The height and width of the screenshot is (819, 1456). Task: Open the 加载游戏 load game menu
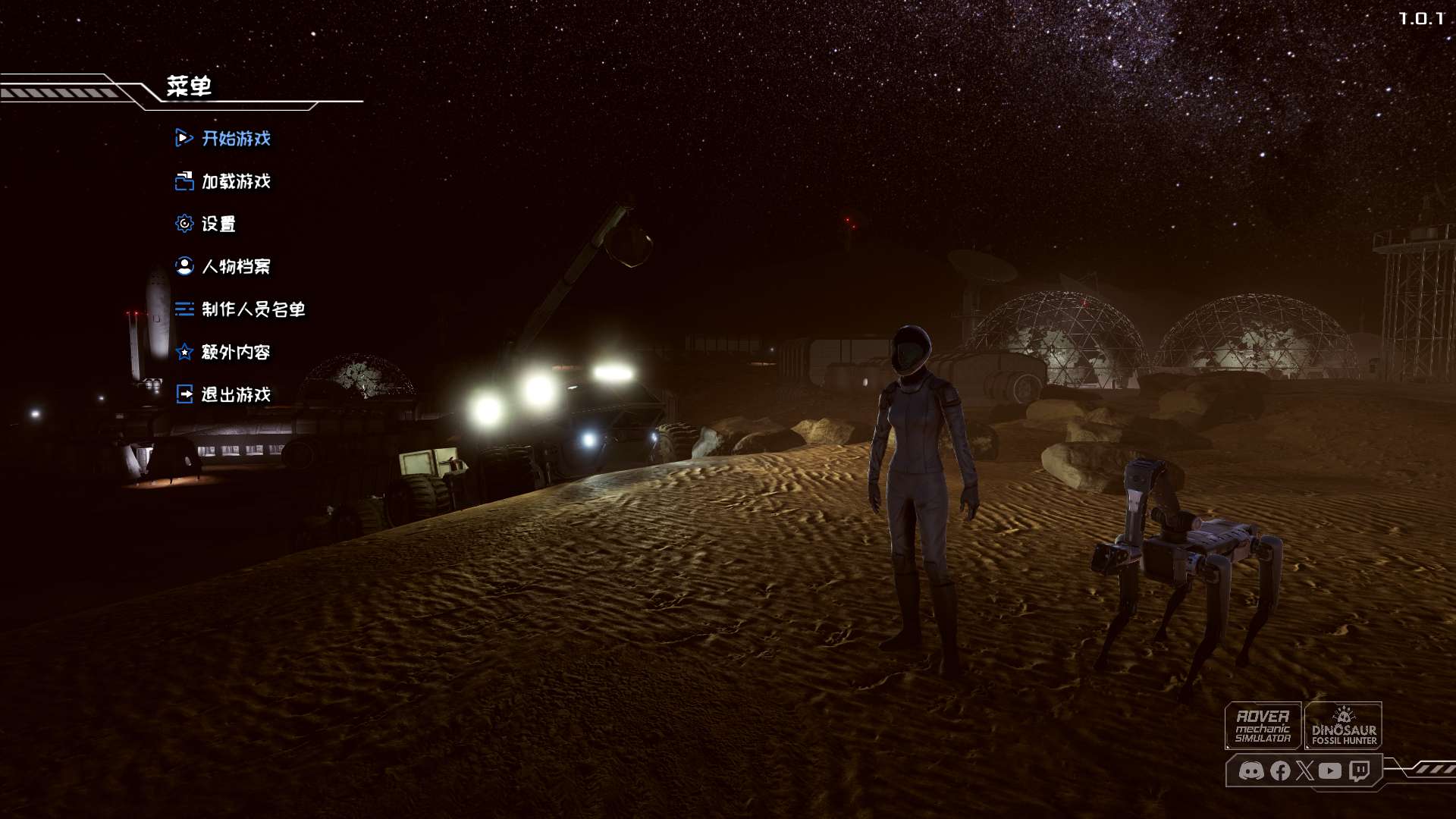(x=235, y=181)
